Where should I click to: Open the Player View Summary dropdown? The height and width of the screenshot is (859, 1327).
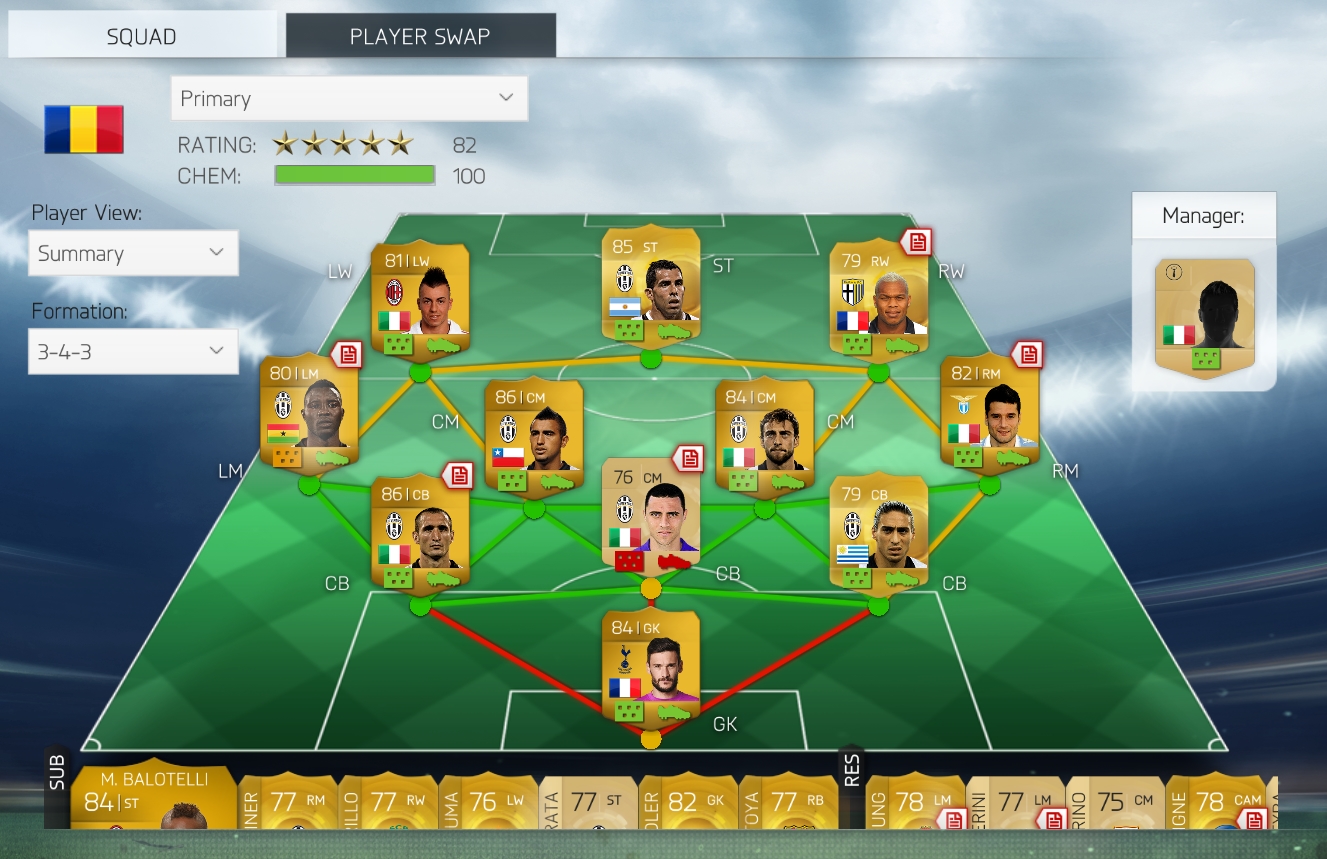coord(133,253)
